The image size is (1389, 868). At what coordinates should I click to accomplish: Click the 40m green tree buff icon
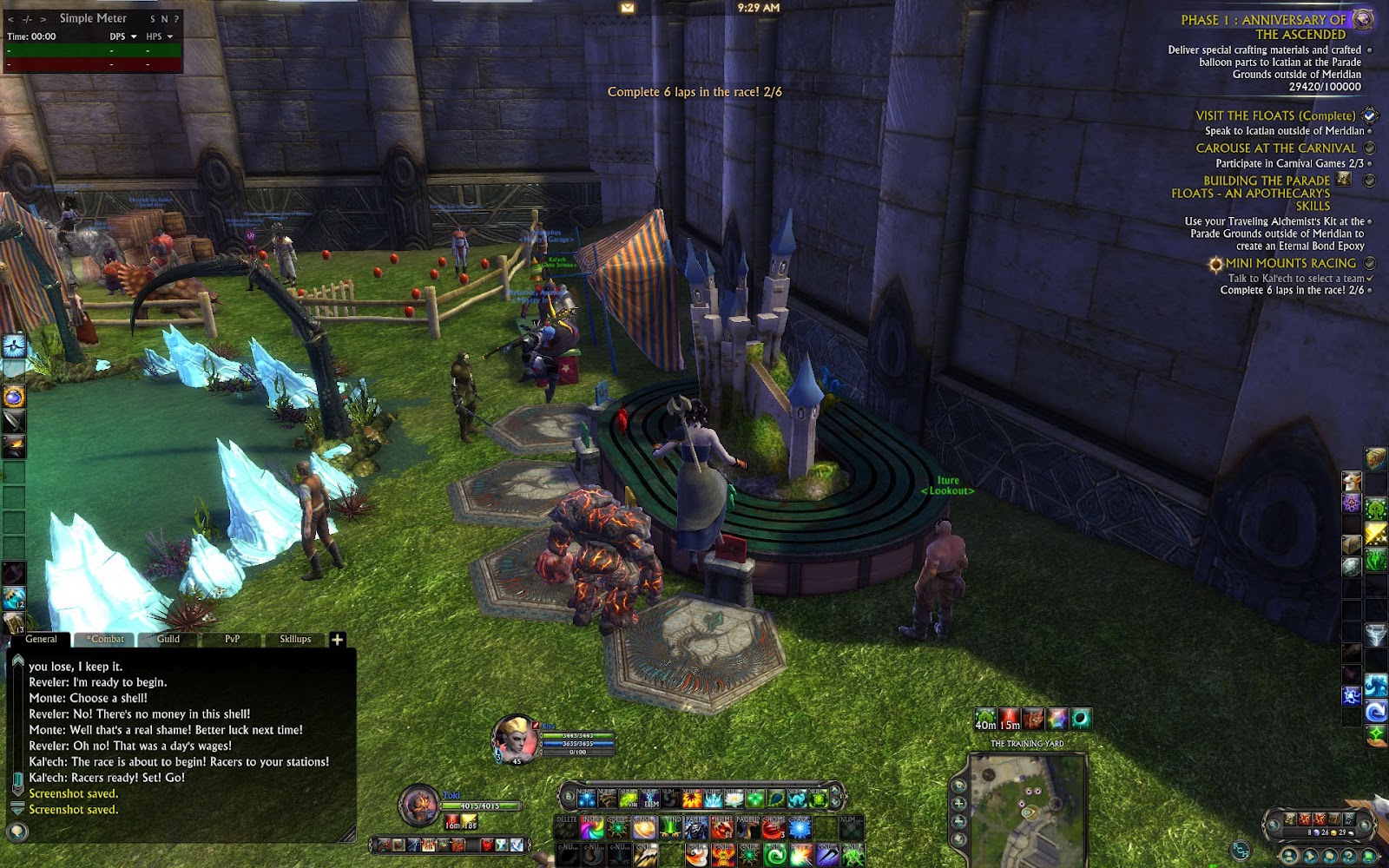click(985, 720)
